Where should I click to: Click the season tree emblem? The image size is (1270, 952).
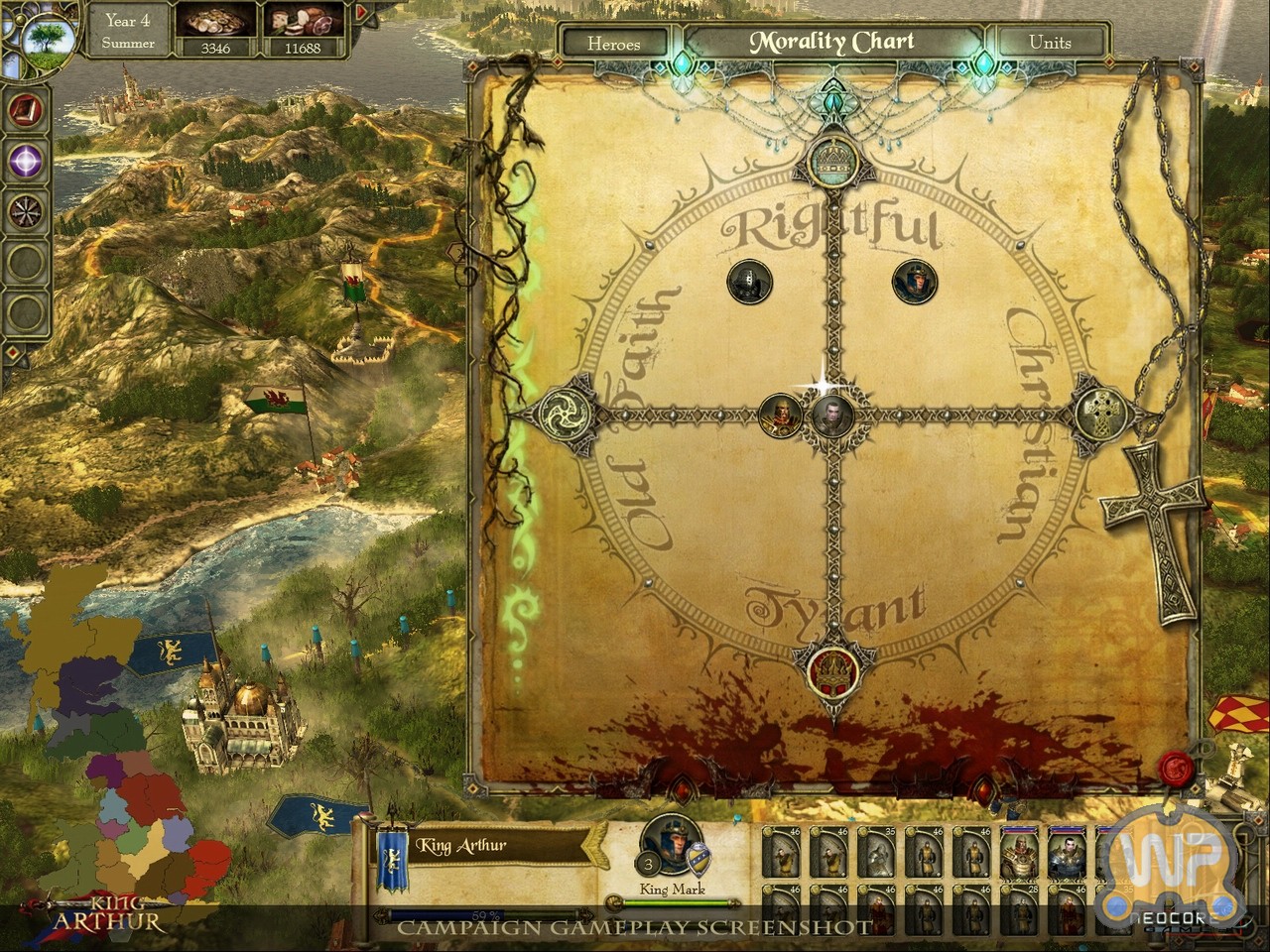tap(45, 38)
